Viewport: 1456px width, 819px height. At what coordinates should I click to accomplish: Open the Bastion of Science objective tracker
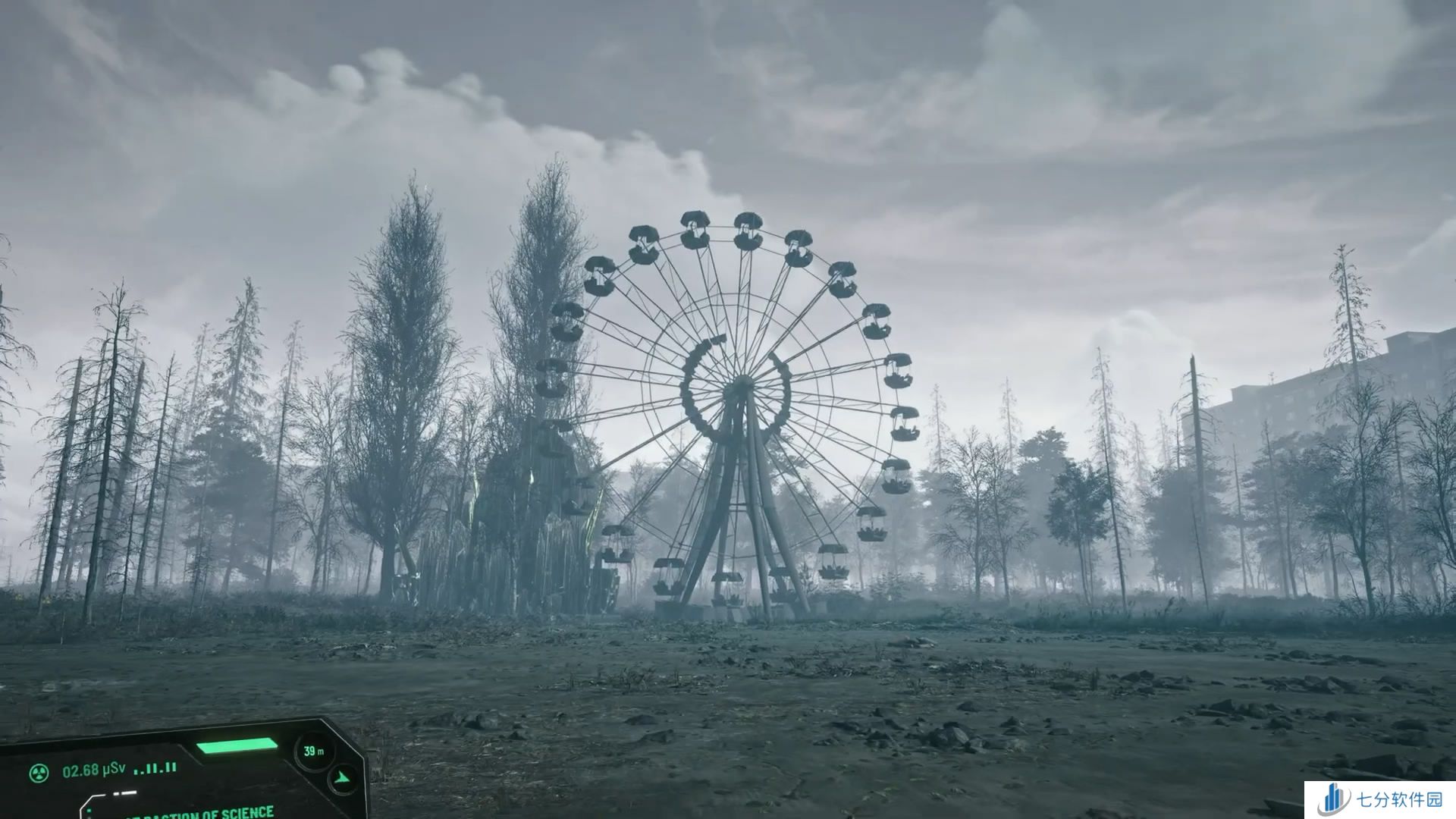pos(199,812)
